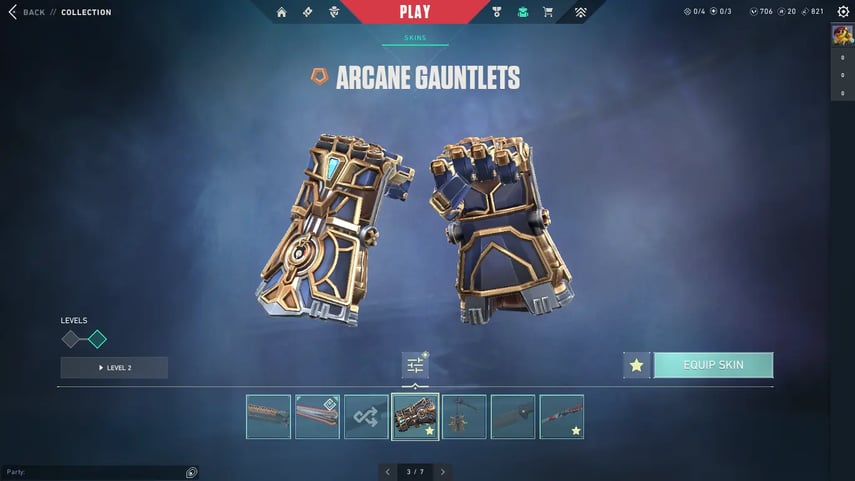Select the second level diamond

click(97, 339)
